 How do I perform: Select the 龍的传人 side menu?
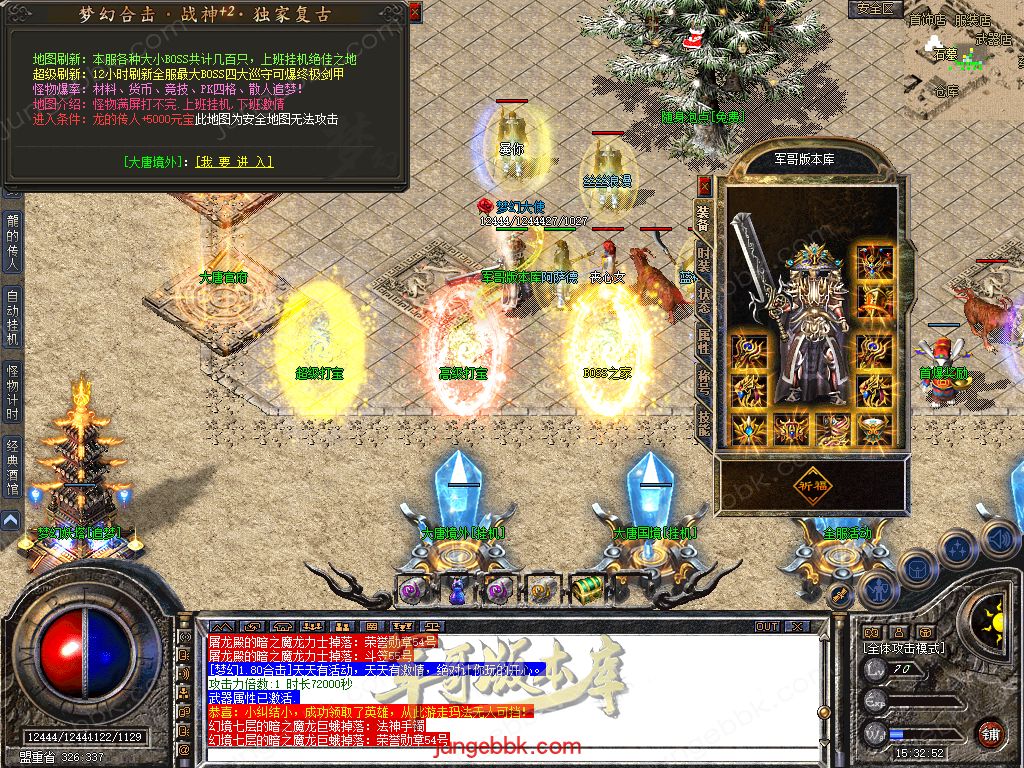tap(12, 242)
